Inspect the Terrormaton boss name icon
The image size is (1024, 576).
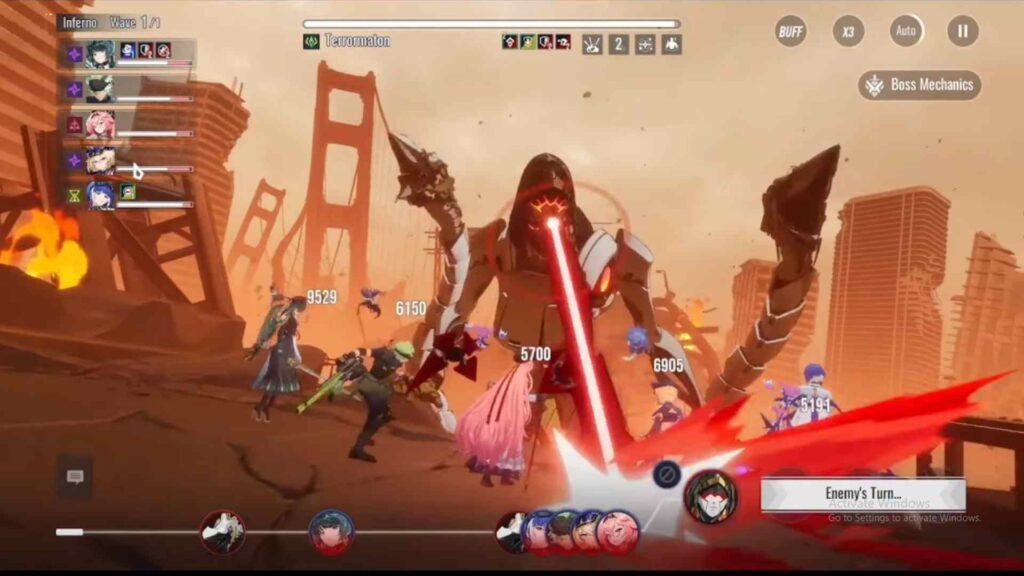click(x=311, y=42)
